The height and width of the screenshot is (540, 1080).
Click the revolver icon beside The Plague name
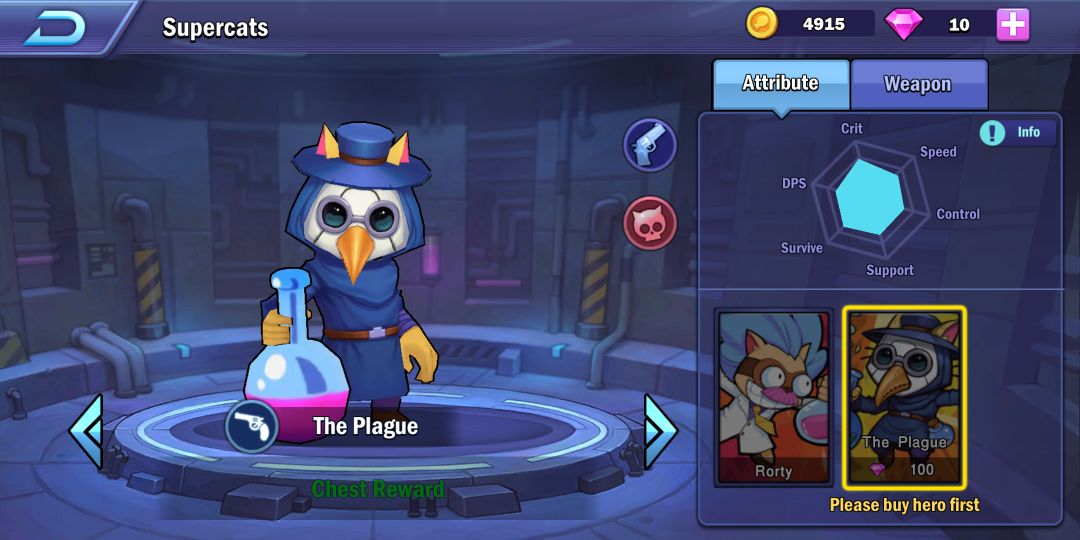click(251, 427)
